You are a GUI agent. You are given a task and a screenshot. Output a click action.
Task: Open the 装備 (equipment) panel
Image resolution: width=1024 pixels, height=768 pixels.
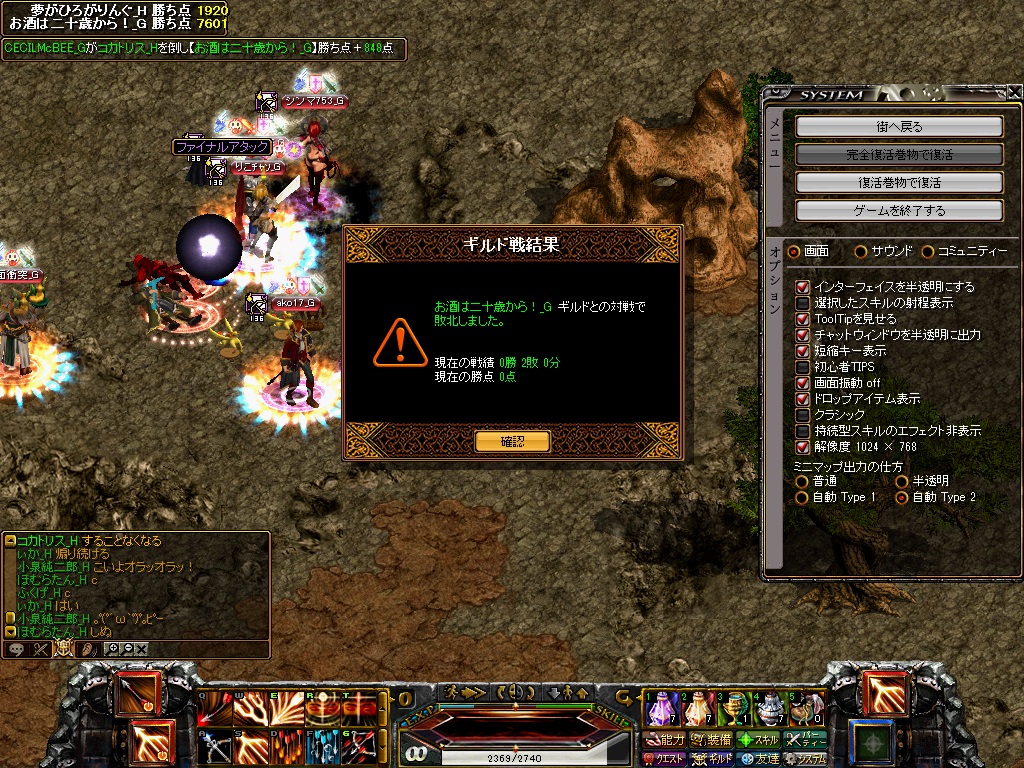[712, 740]
